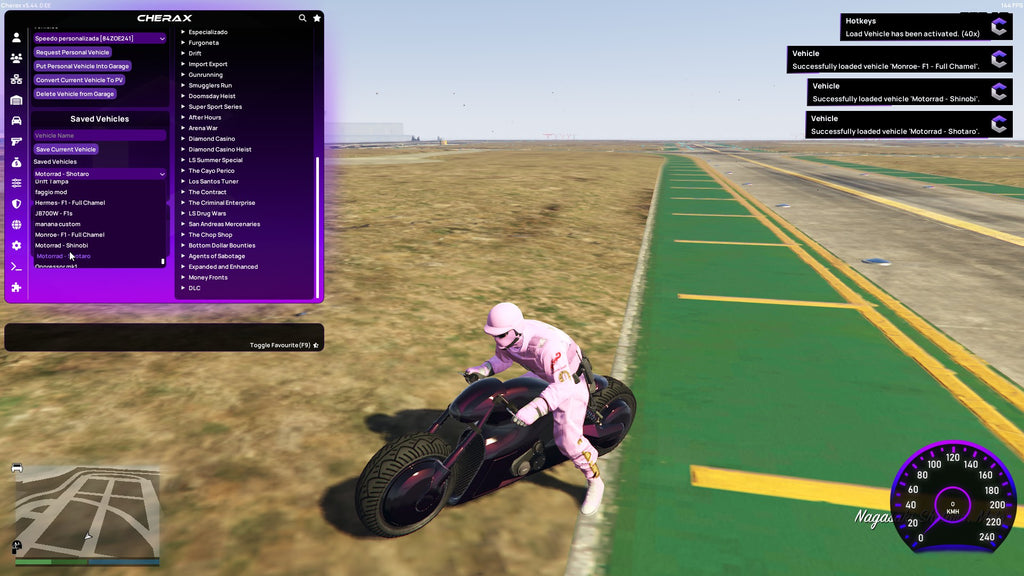The height and width of the screenshot is (576, 1024).
Task: Select Hermes - F1 - Full Chamel entry
Action: click(x=70, y=203)
